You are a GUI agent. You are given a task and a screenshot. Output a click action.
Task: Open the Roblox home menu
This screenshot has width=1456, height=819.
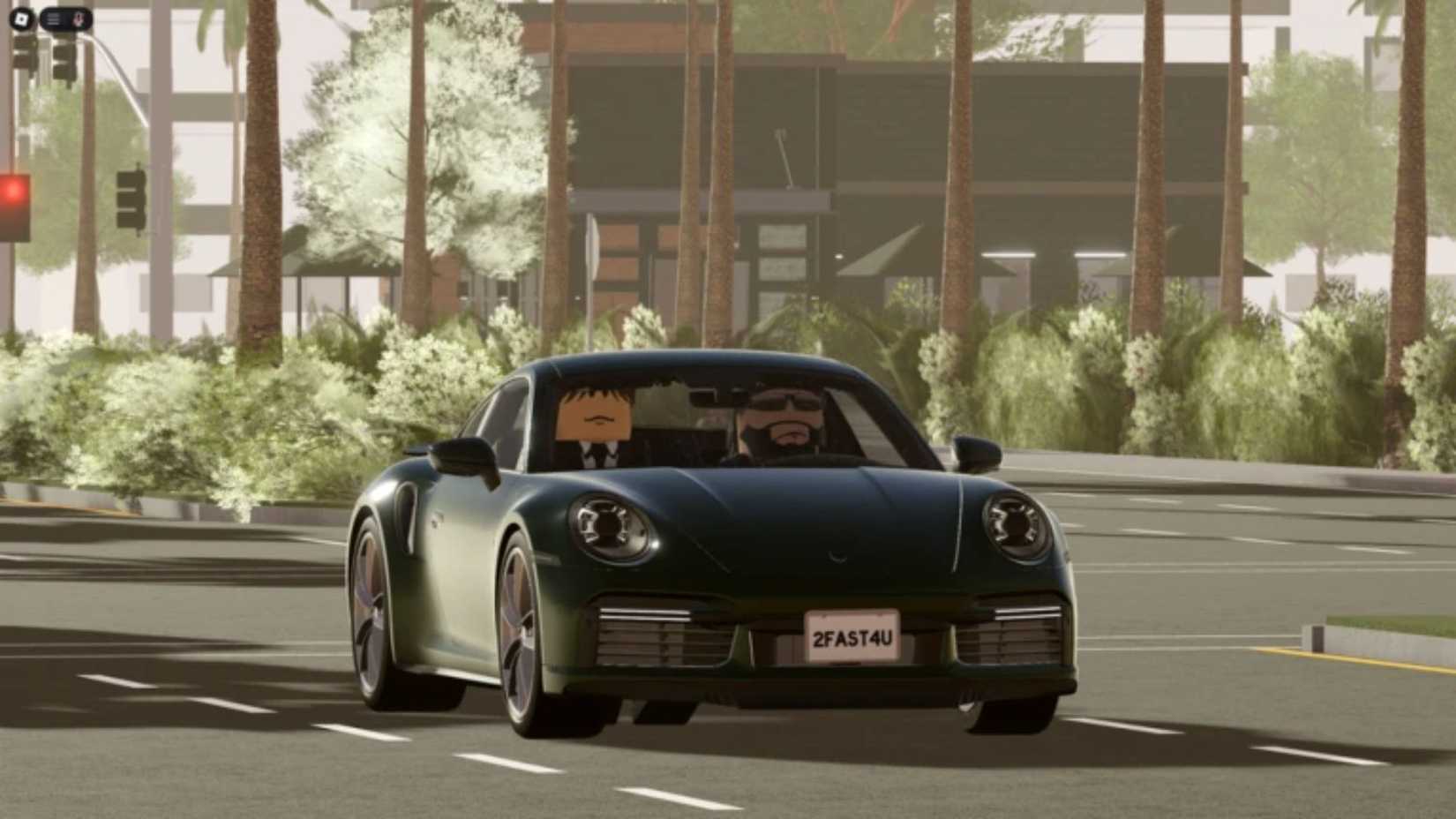[x=21, y=19]
